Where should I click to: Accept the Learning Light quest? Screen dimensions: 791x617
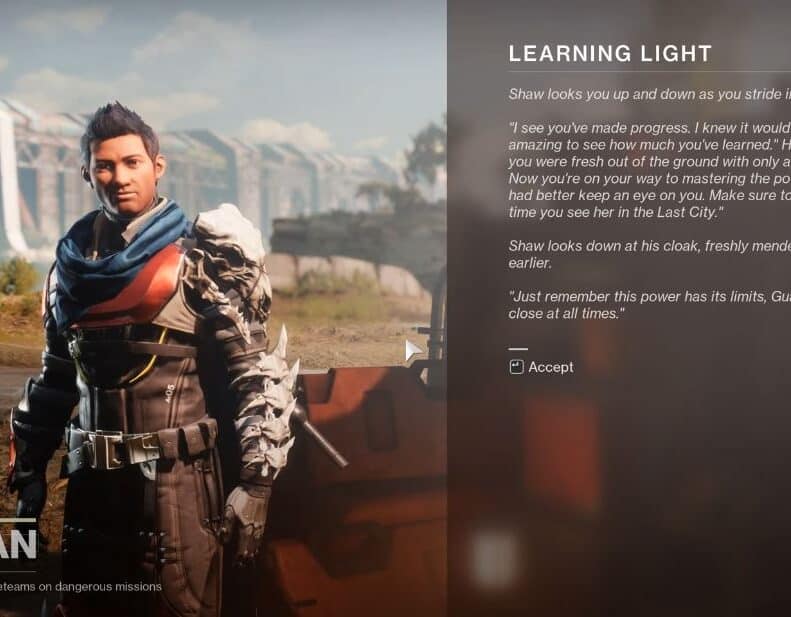pos(542,367)
